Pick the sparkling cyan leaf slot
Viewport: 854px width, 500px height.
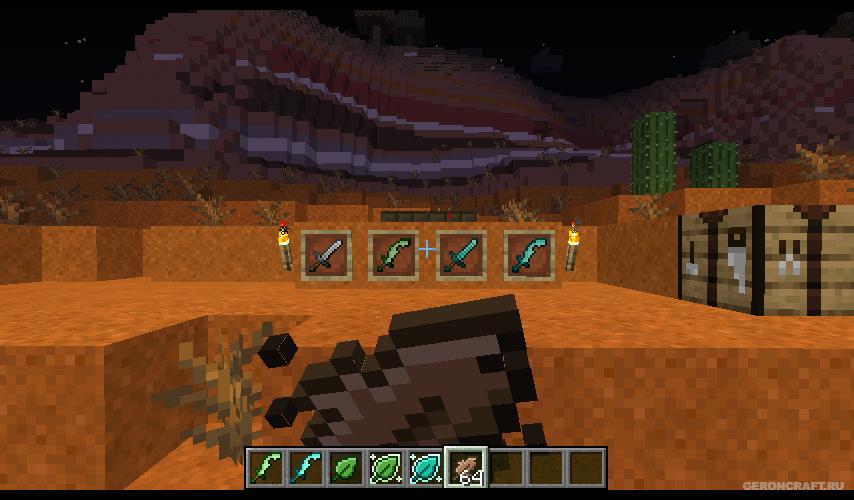click(x=426, y=467)
